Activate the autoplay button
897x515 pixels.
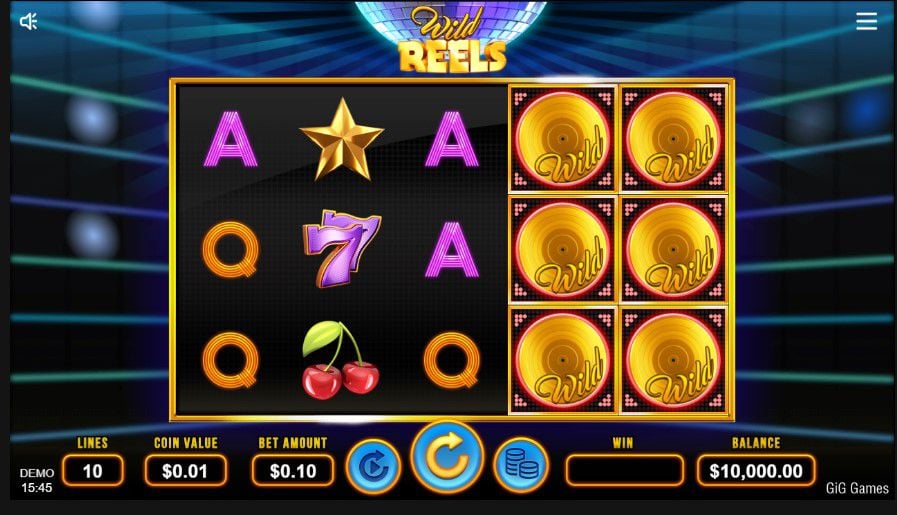[x=374, y=467]
